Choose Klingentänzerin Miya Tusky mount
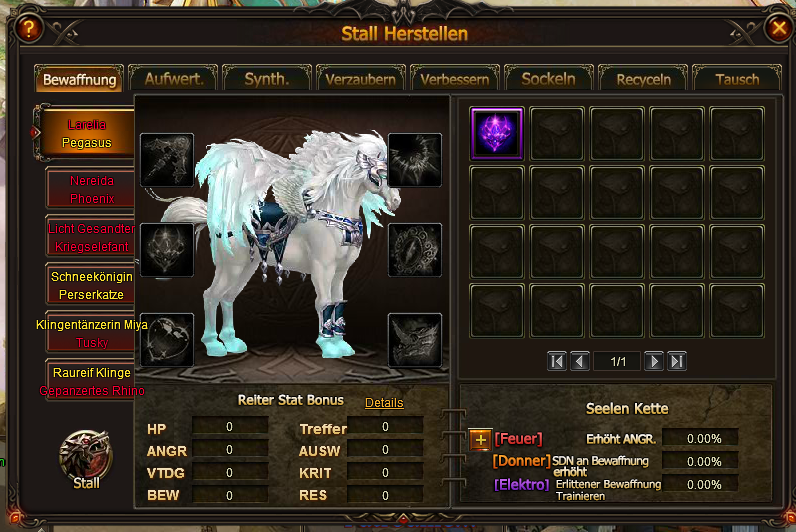The height and width of the screenshot is (532, 796). (x=93, y=333)
